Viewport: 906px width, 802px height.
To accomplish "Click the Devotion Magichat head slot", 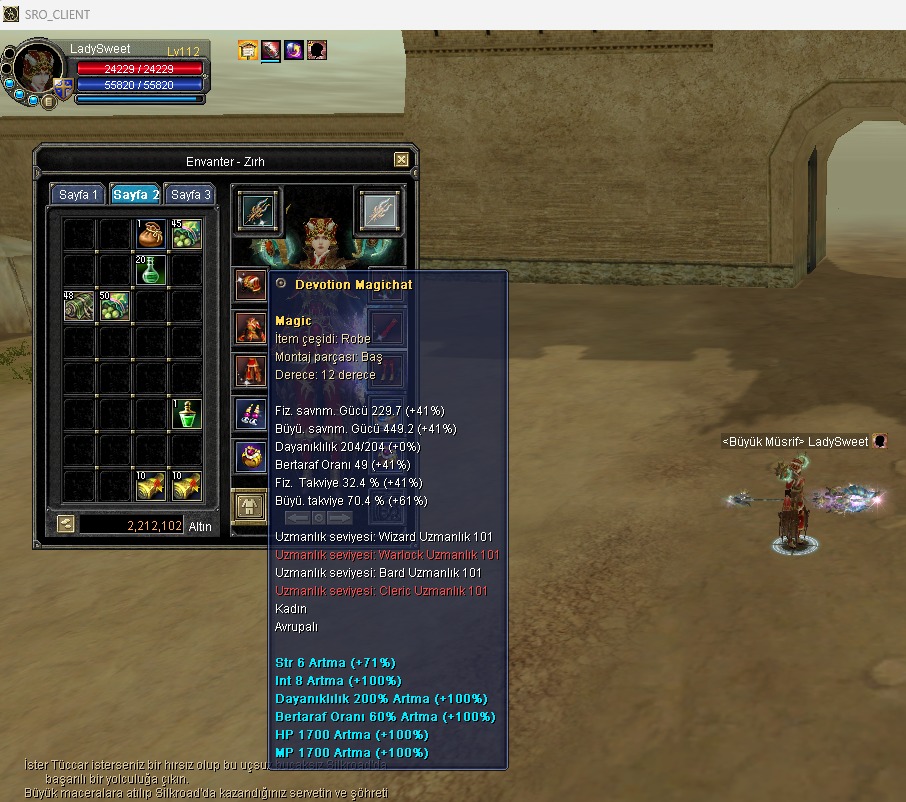I will tap(251, 286).
